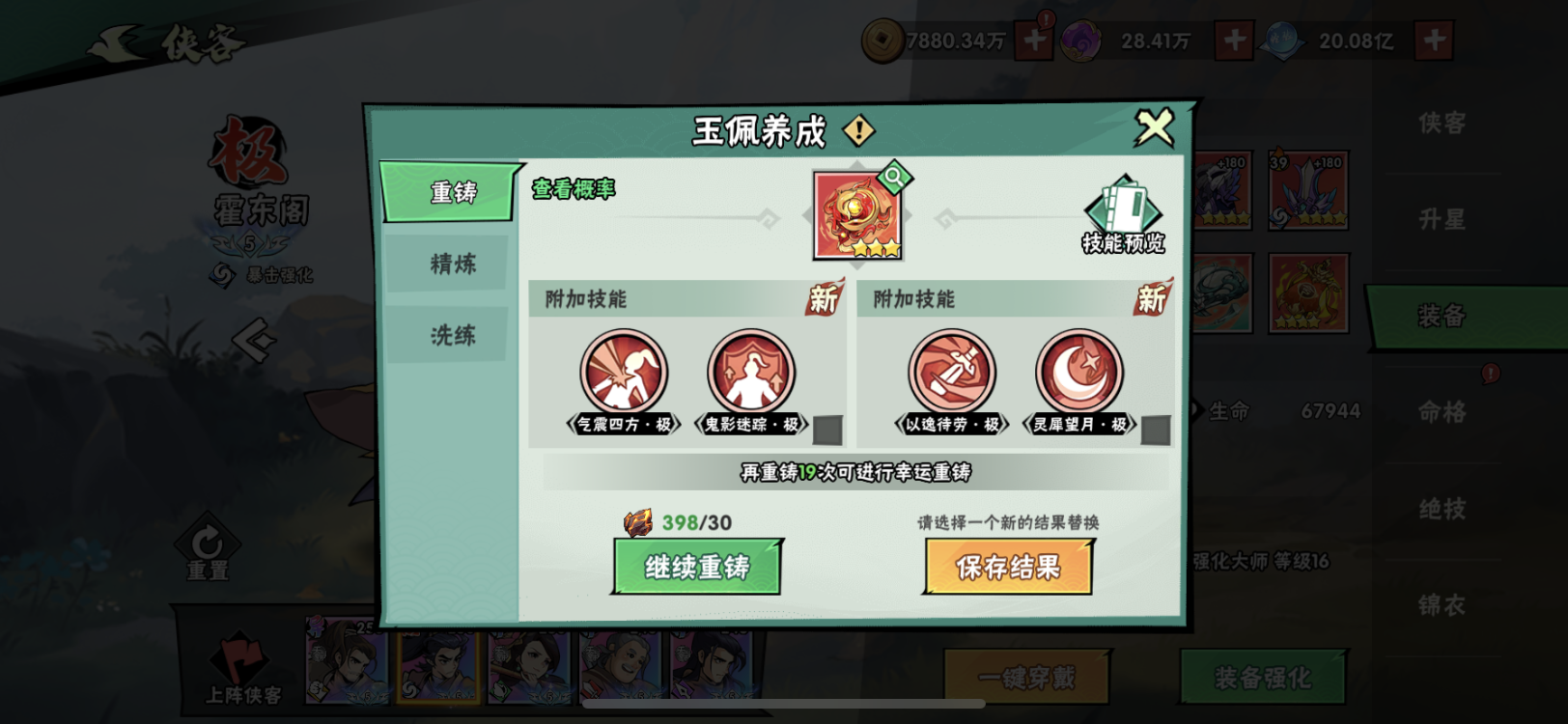Select the 以逸待劳·极 skill icon
1568x724 pixels.
click(950, 372)
